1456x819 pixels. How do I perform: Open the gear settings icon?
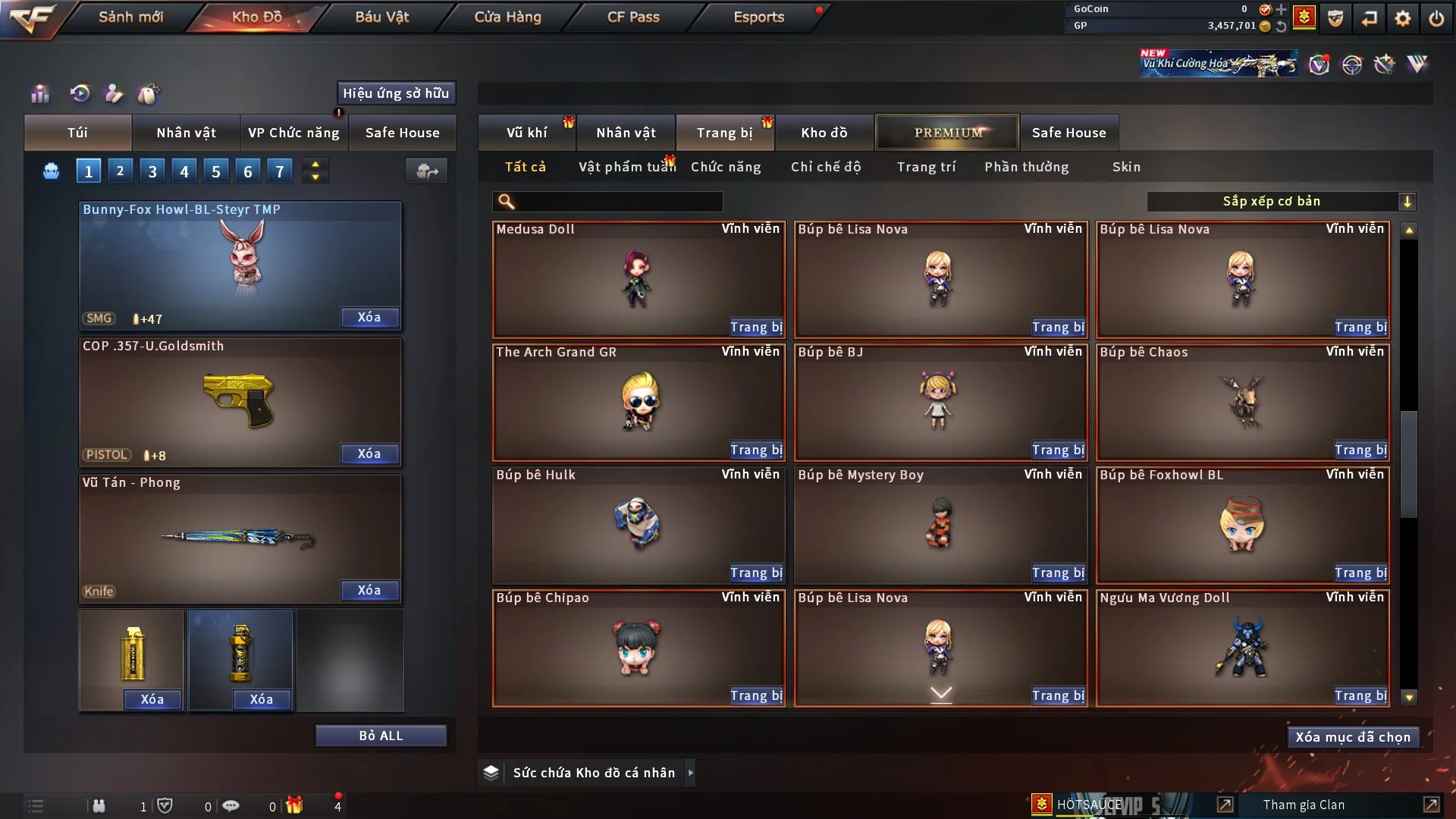1403,17
